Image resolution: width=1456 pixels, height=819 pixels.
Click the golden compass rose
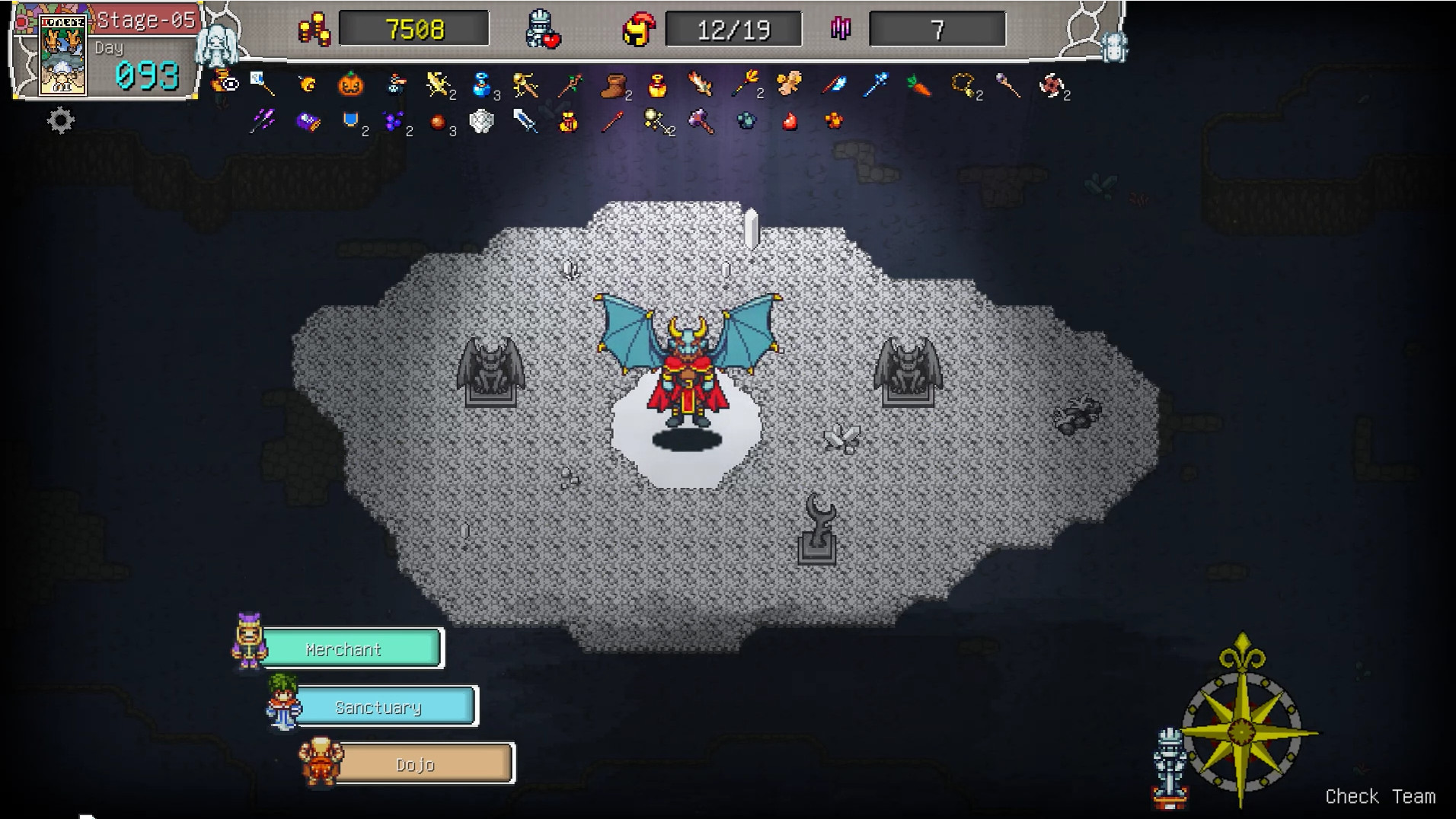click(1242, 731)
